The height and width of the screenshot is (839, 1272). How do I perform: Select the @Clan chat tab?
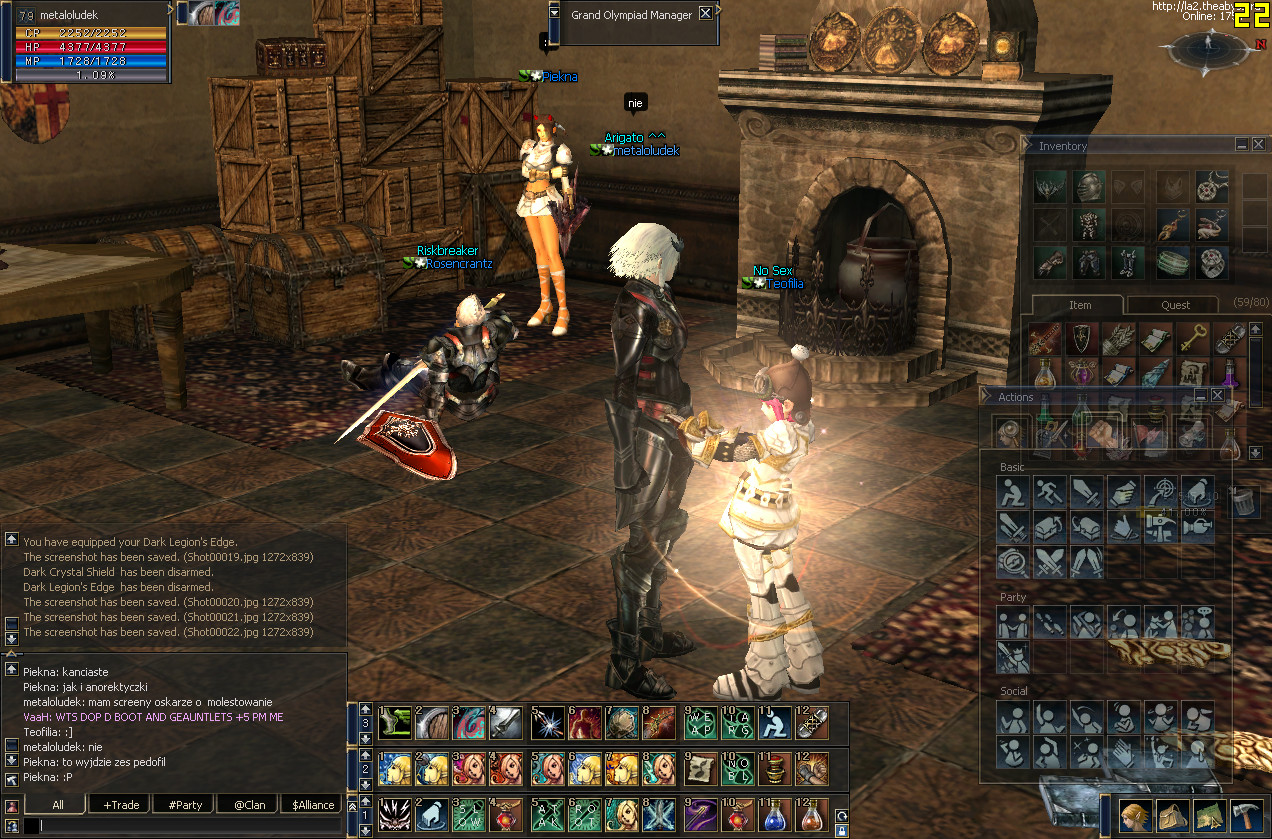point(249,805)
